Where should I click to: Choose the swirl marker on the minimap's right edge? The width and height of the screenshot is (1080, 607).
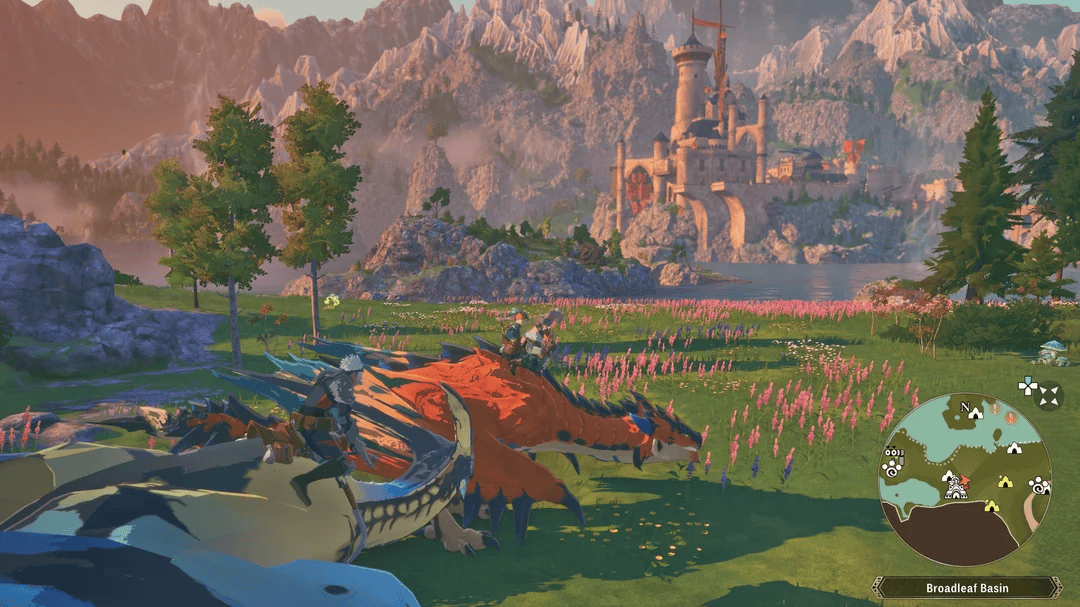pyautogui.click(x=1039, y=485)
